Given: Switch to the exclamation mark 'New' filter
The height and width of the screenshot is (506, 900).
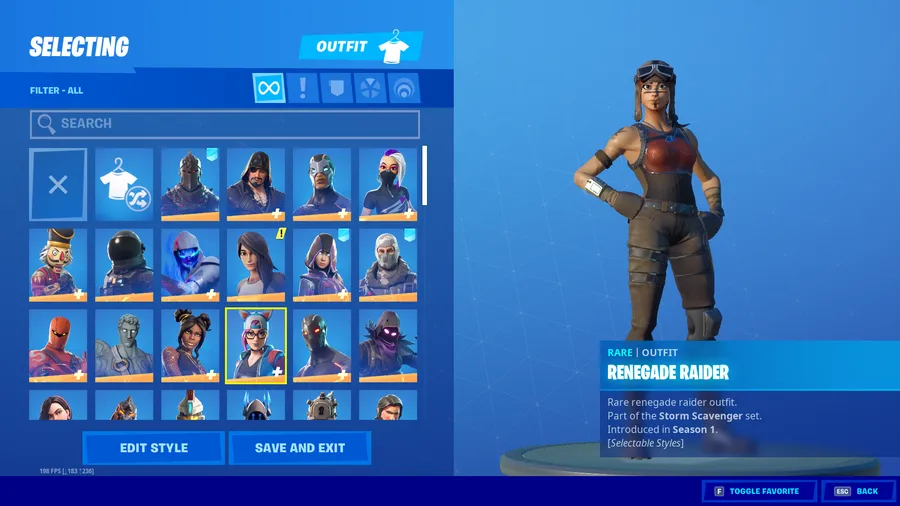Looking at the screenshot, I should pos(303,88).
